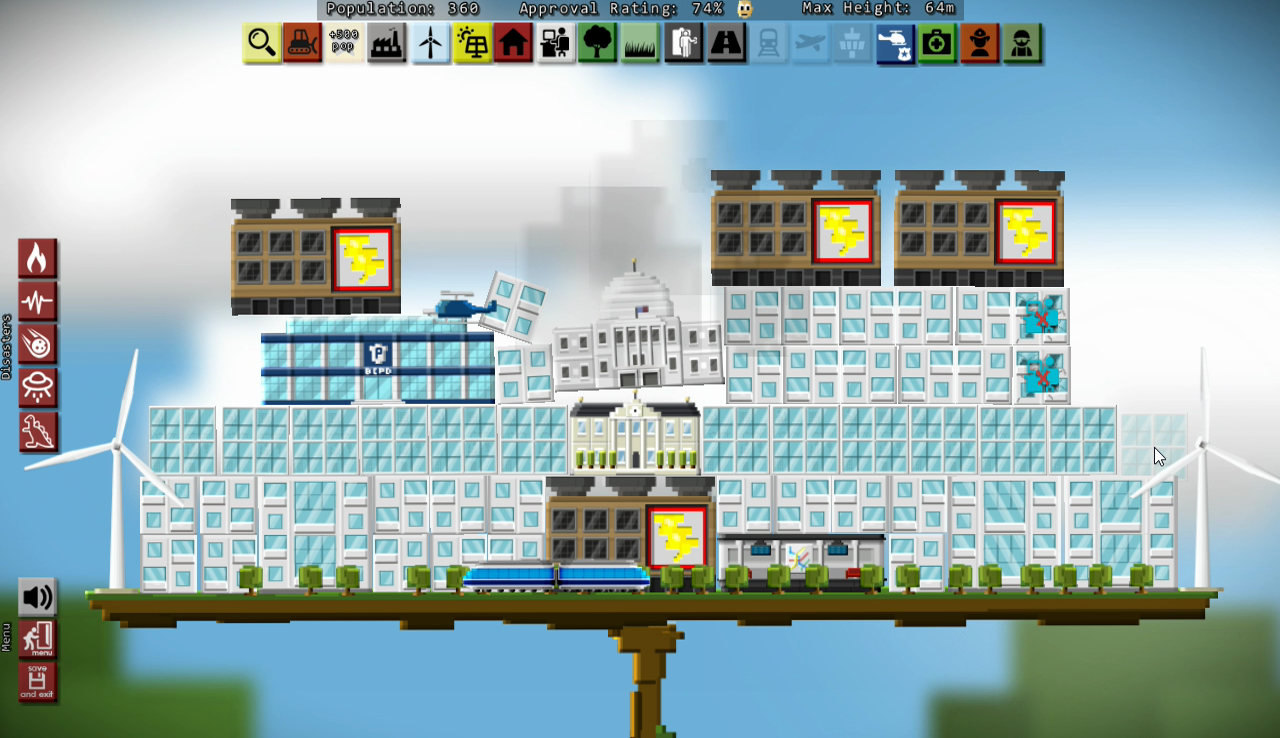Image resolution: width=1280 pixels, height=738 pixels.
Task: Select the hospital tool
Action: (936, 43)
